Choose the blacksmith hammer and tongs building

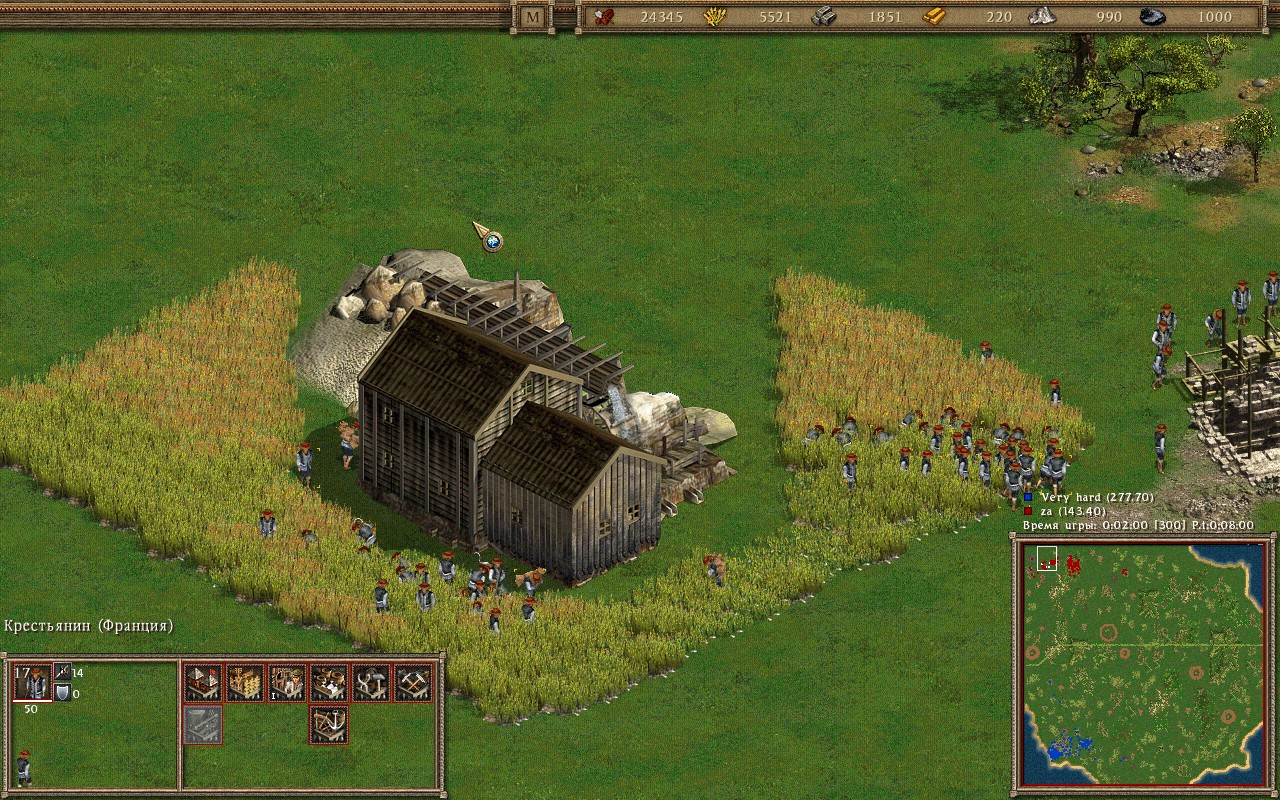point(371,683)
